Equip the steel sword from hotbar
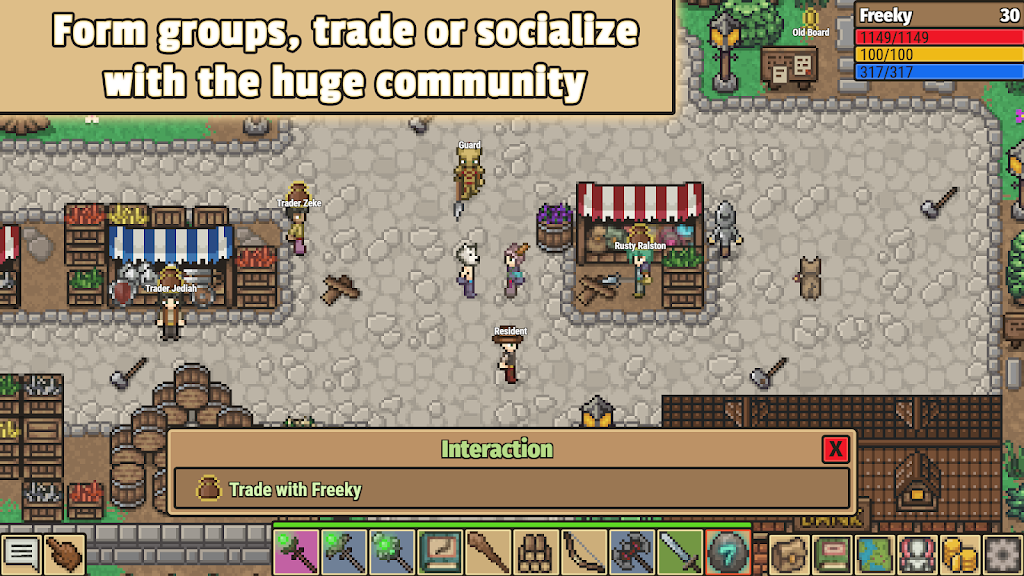1024x576 pixels. click(x=680, y=551)
